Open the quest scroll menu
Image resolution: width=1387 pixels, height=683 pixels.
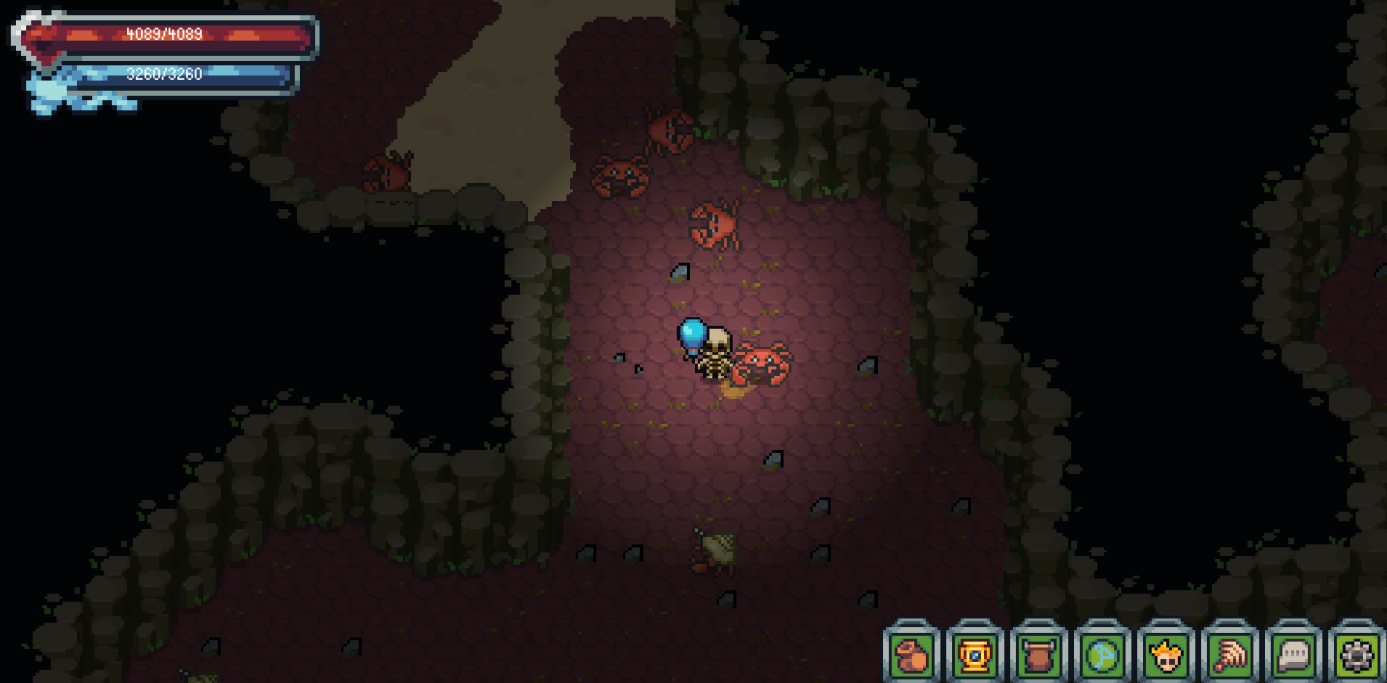pos(1039,656)
